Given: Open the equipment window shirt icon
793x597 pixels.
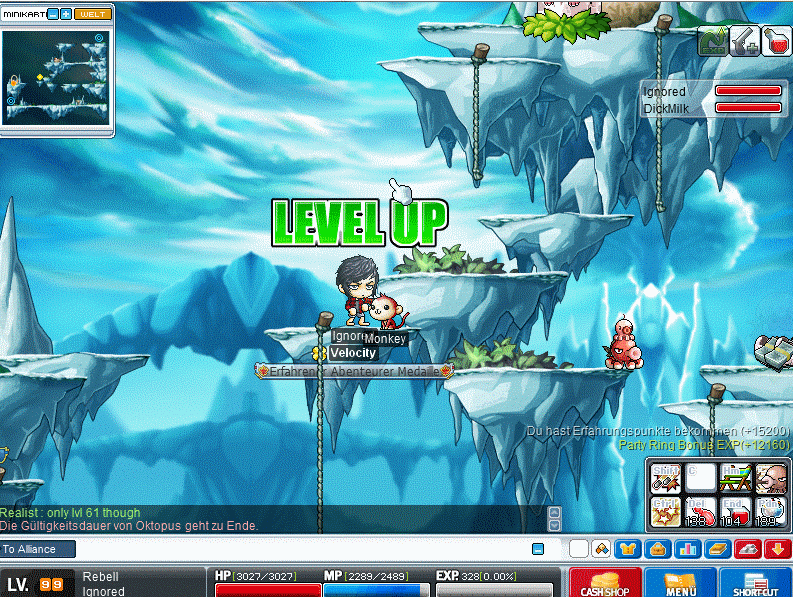Looking at the screenshot, I should point(627,548).
